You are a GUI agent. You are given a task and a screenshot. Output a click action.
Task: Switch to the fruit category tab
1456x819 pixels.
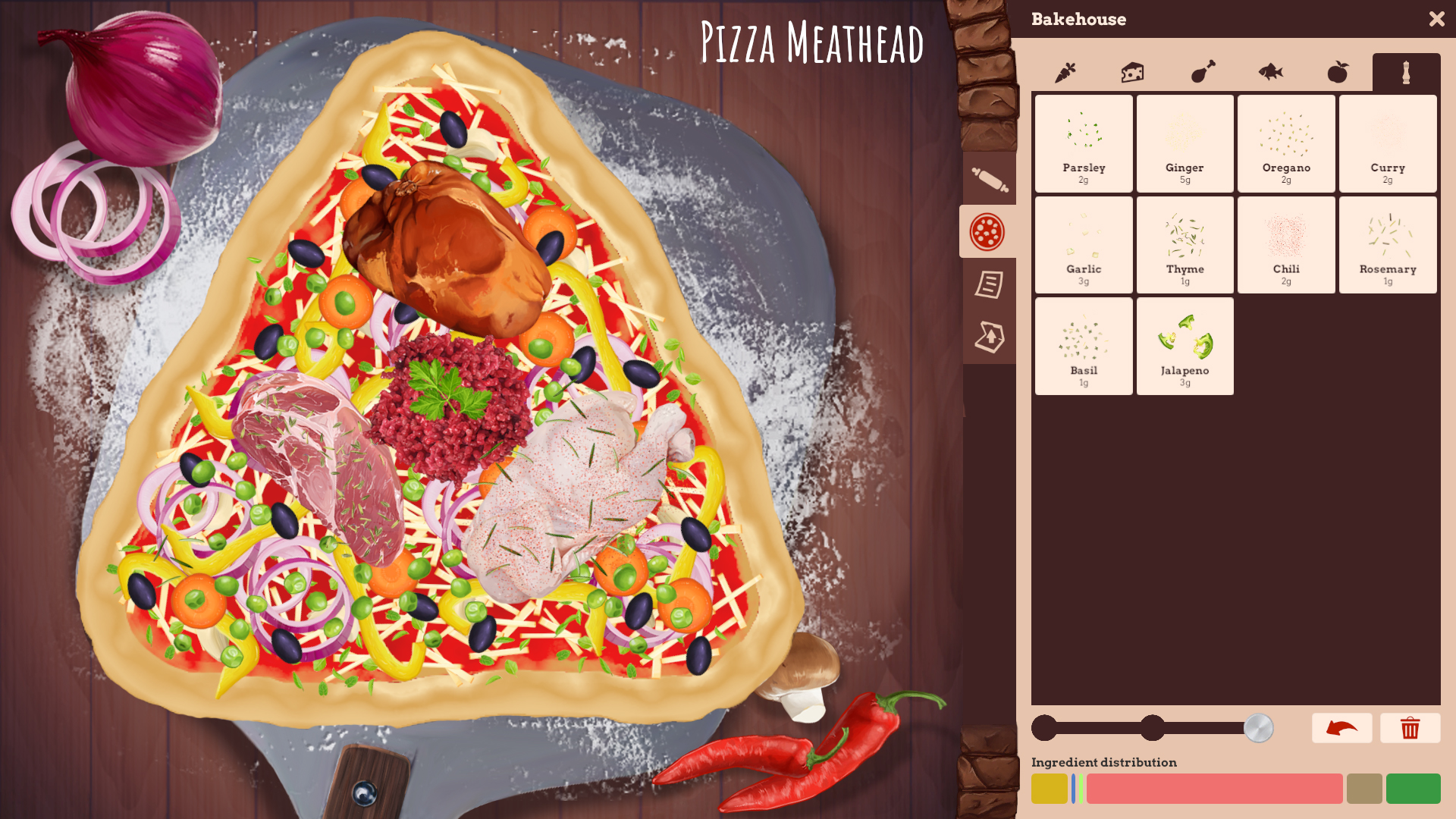(x=1338, y=72)
